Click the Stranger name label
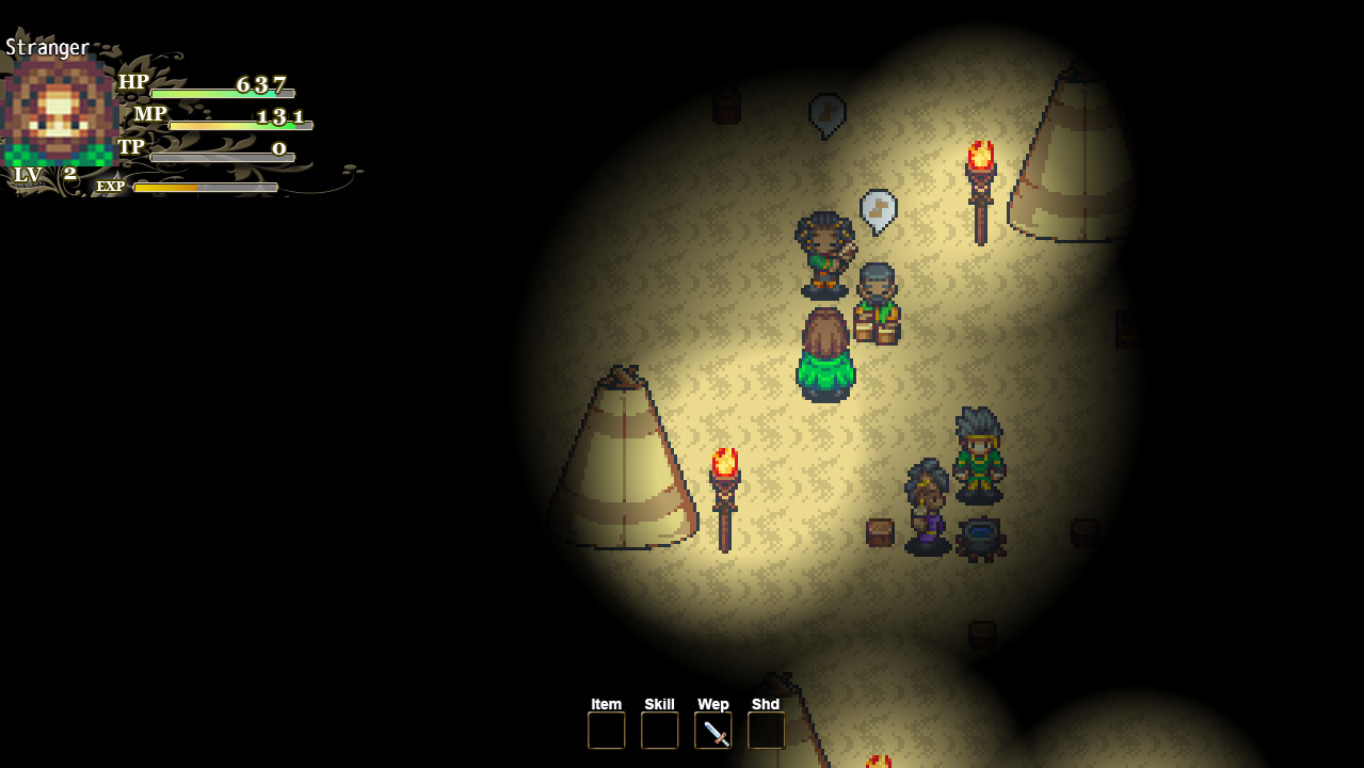The image size is (1364, 768). click(x=45, y=45)
